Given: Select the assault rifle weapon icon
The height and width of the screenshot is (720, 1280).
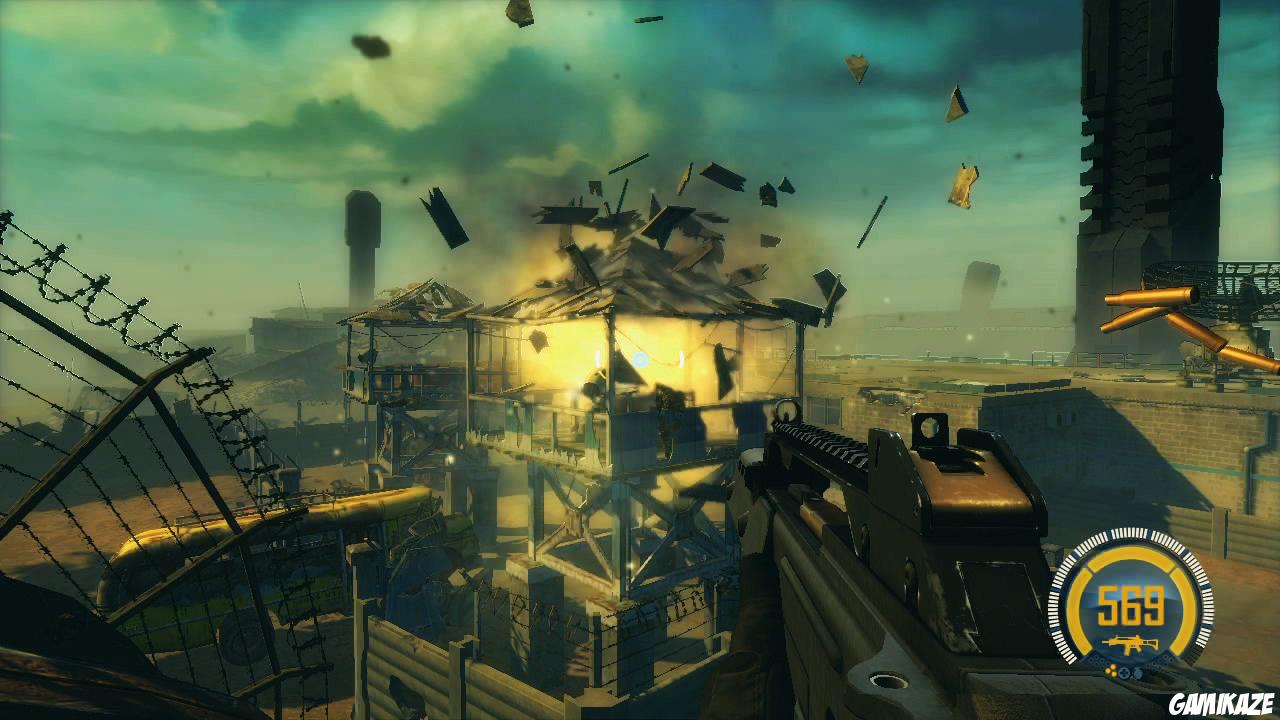Looking at the screenshot, I should [1130, 645].
